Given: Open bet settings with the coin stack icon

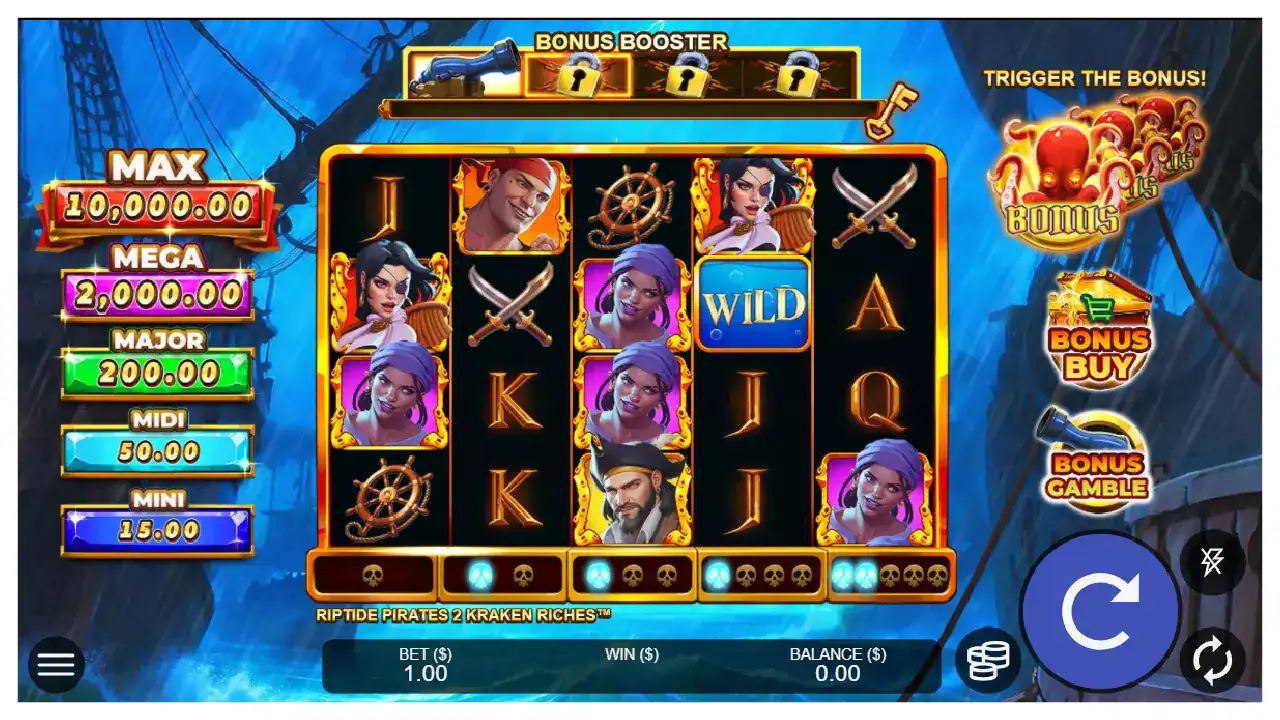Looking at the screenshot, I should 987,660.
